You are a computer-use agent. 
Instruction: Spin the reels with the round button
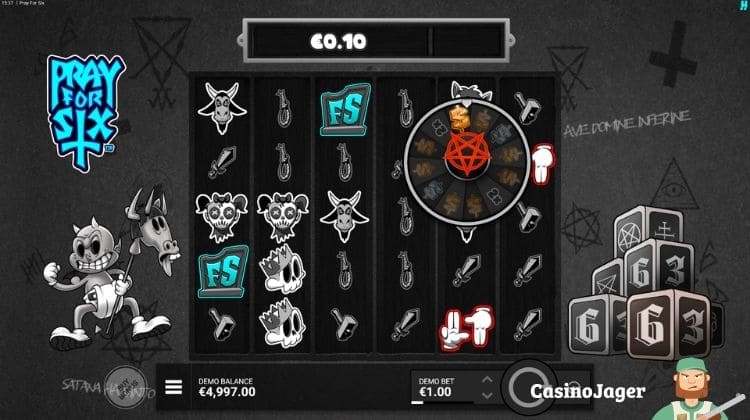pos(525,386)
